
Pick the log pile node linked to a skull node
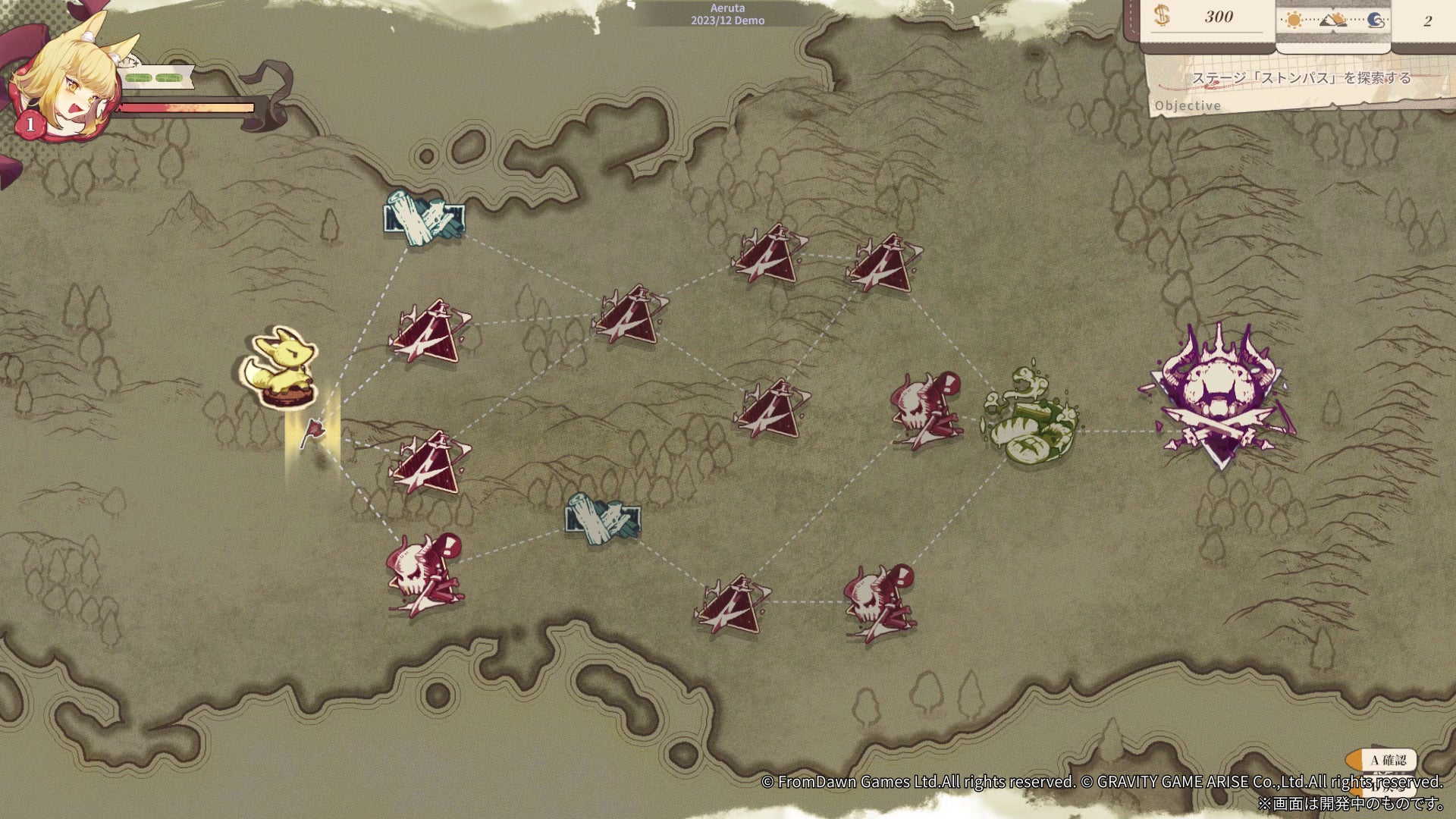click(603, 519)
